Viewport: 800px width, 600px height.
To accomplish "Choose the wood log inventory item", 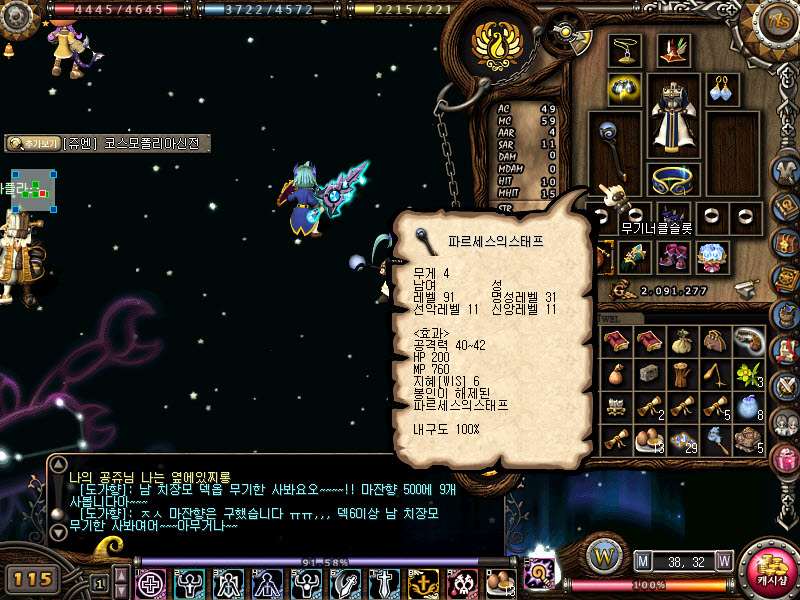I will pos(682,375).
